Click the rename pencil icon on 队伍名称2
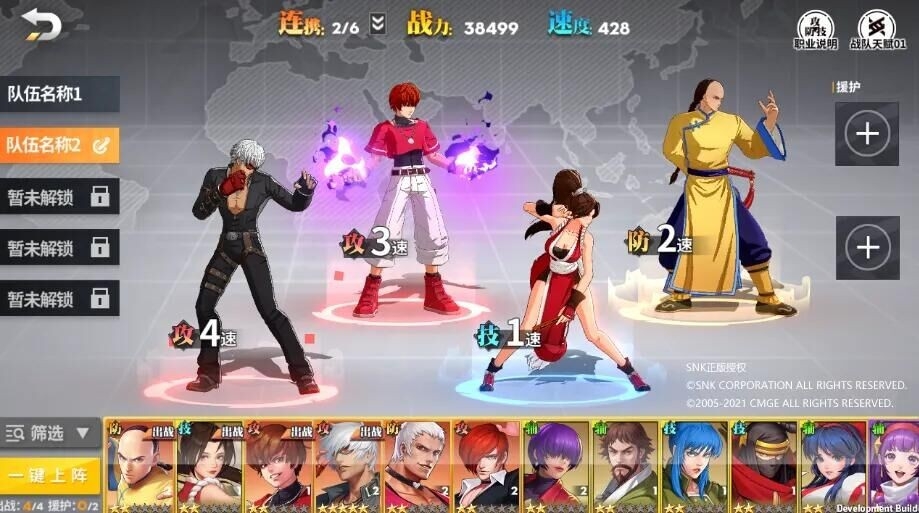Screen dimensions: 919x513 point(101,145)
